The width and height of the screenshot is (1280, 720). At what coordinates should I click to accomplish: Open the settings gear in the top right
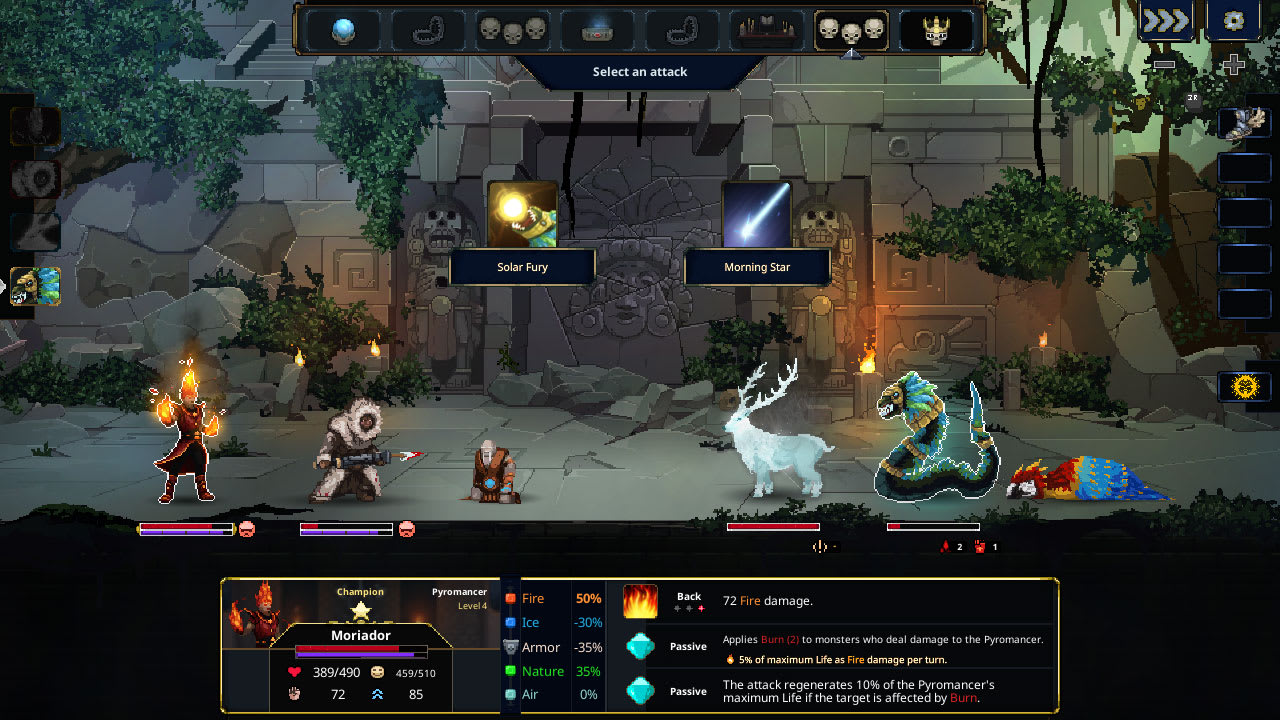[x=1233, y=21]
